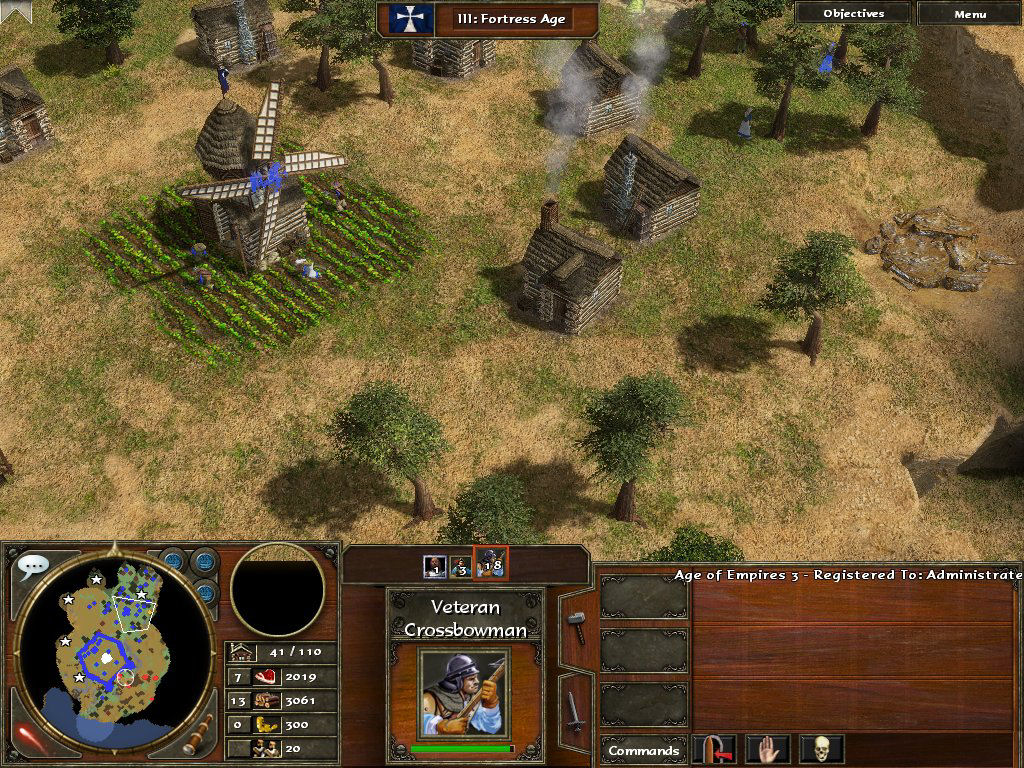1024x768 pixels.
Task: Click the wood resource logs icon
Action: coord(267,701)
